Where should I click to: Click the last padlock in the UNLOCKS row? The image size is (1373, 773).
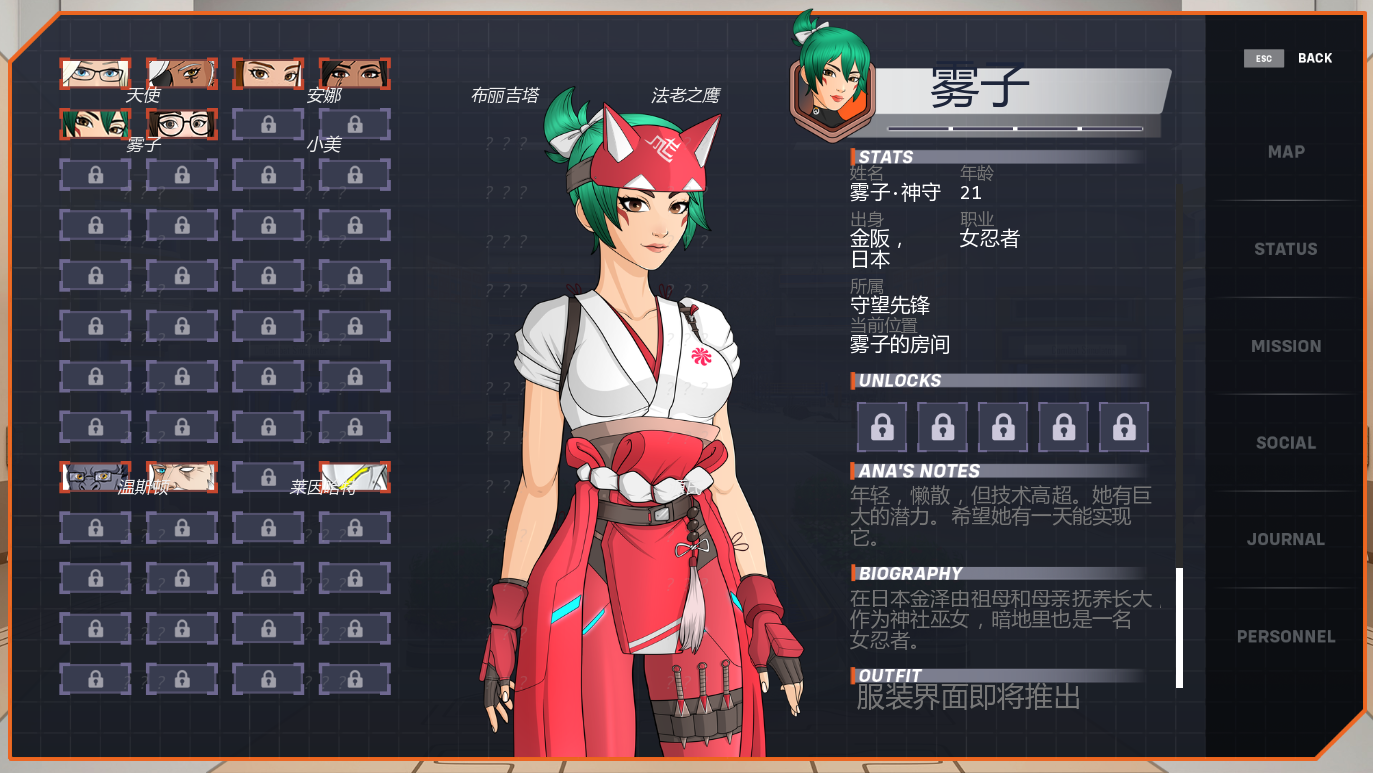coord(1124,426)
